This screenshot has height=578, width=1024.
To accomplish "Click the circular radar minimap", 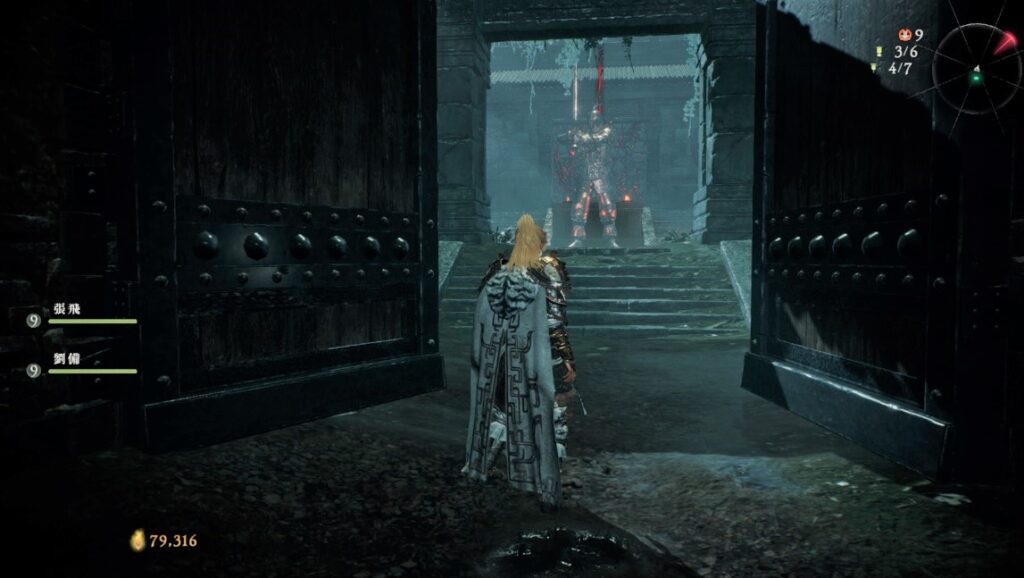I will pyautogui.click(x=977, y=67).
